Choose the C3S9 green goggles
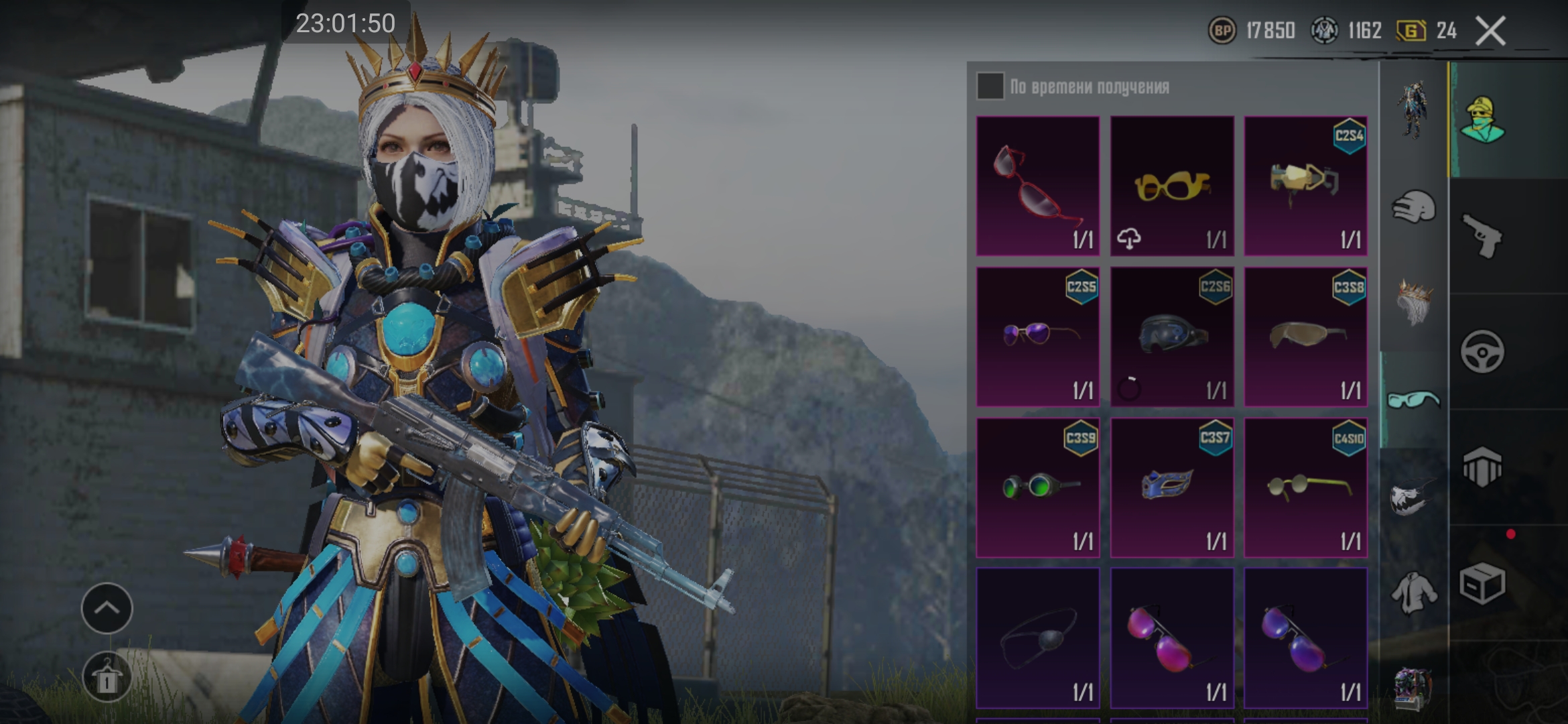This screenshot has width=1568, height=724. point(1037,487)
